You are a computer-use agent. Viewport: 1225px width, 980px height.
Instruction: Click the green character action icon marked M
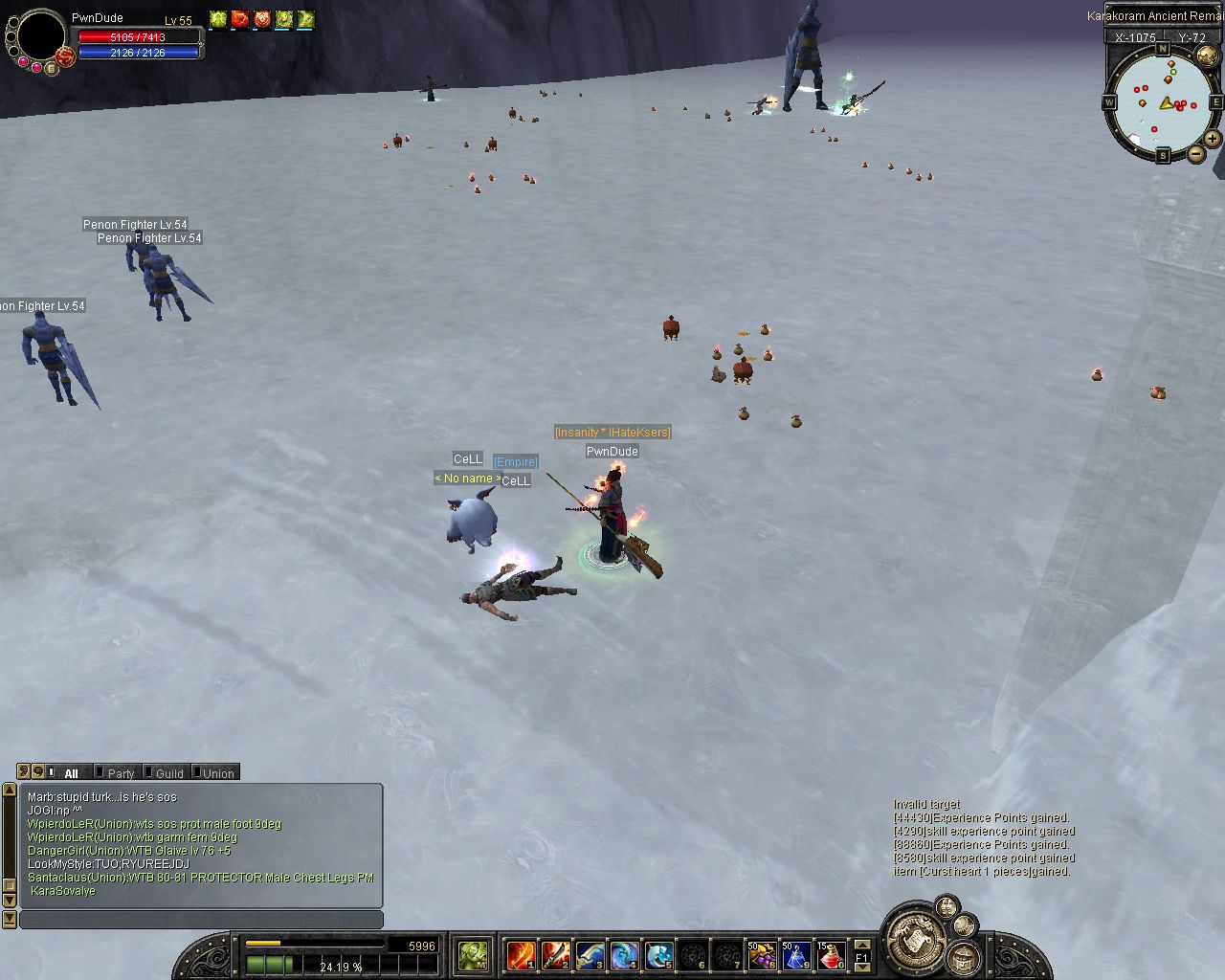click(x=473, y=955)
